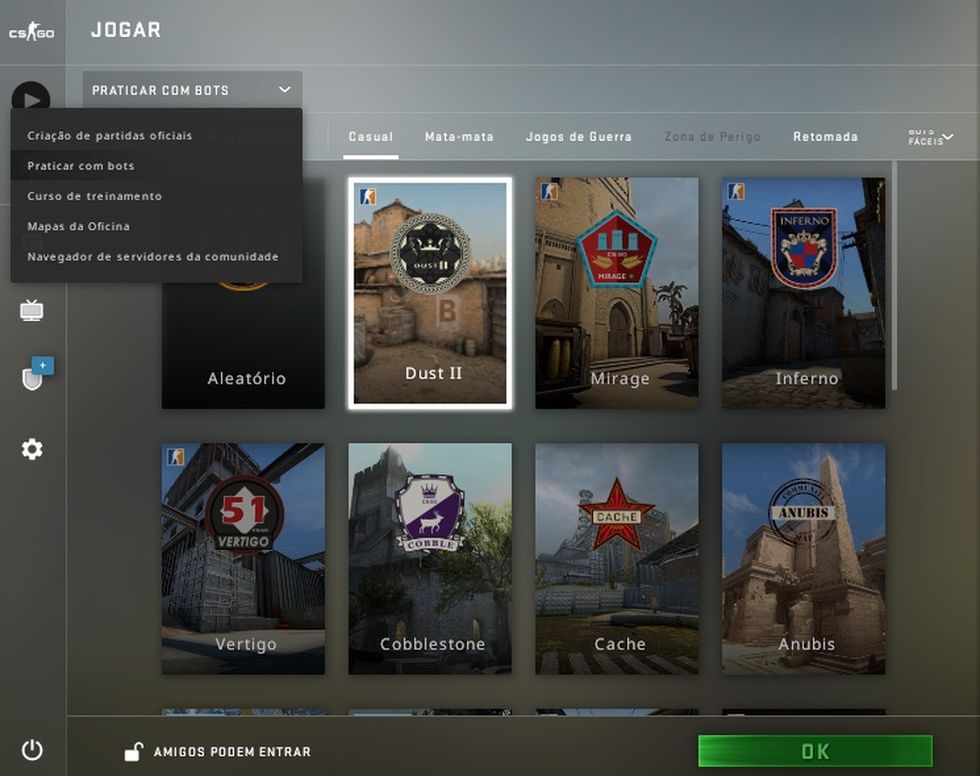Select the Retomada mode tab
The image size is (980, 776).
[825, 137]
